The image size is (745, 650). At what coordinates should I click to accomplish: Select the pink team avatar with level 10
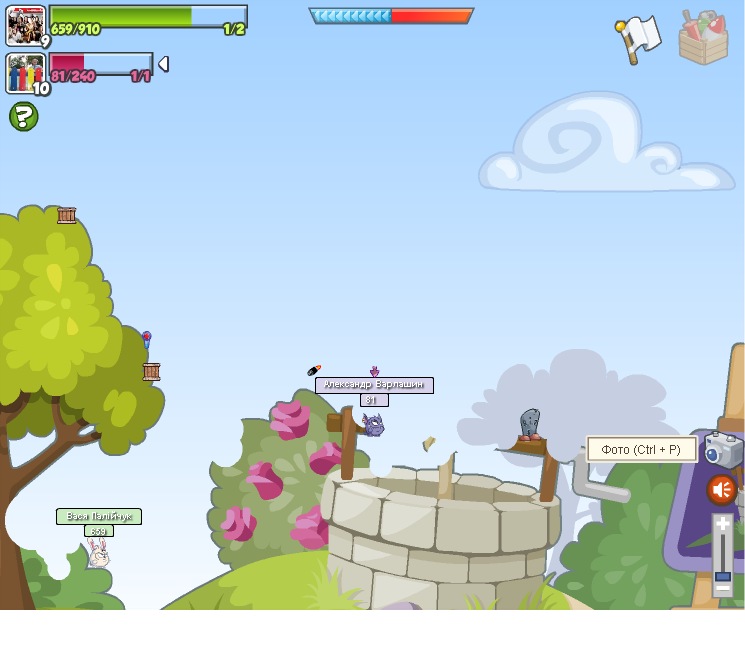coord(25,73)
